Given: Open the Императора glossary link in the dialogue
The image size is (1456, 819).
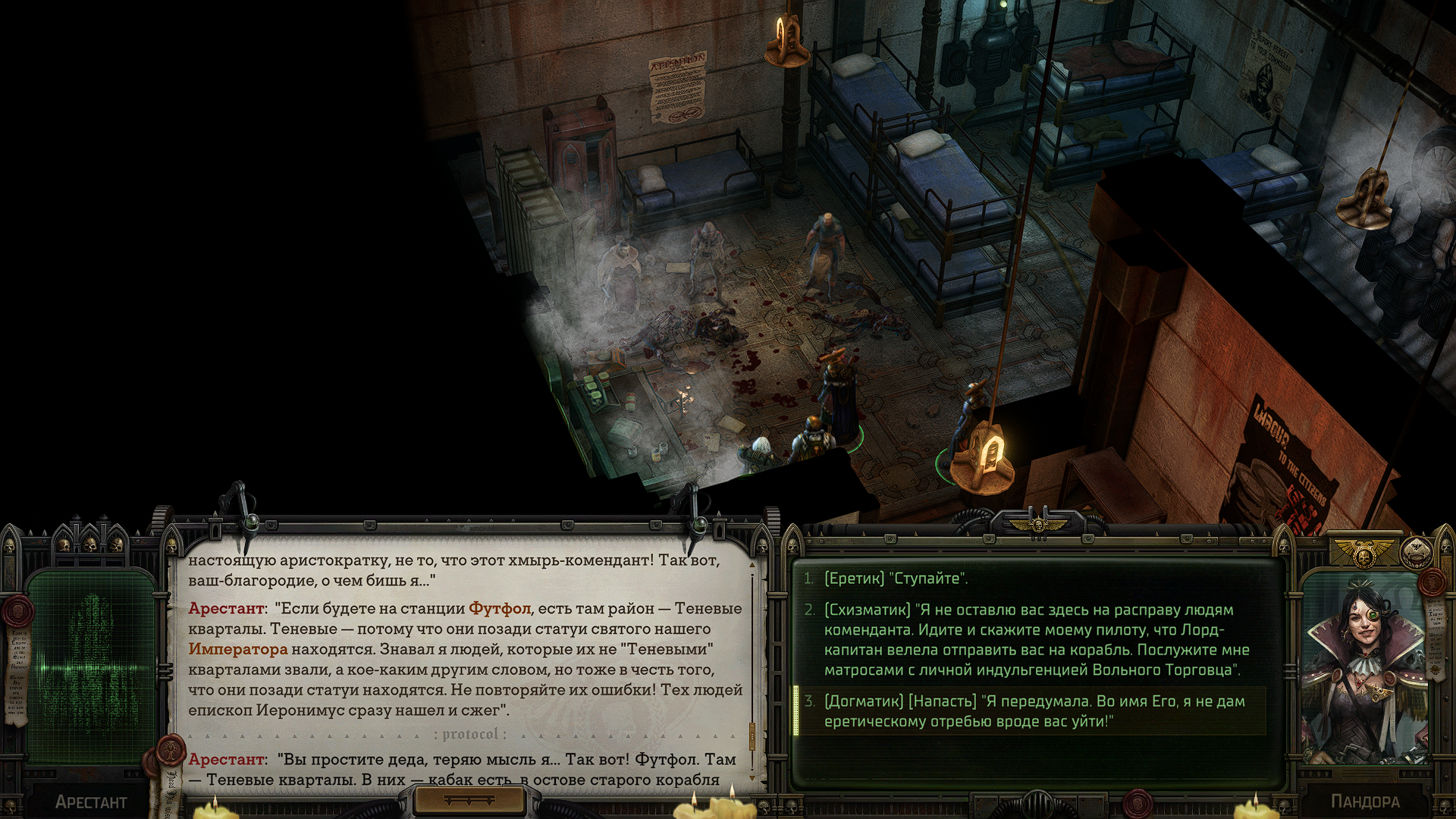Looking at the screenshot, I should 238,650.
